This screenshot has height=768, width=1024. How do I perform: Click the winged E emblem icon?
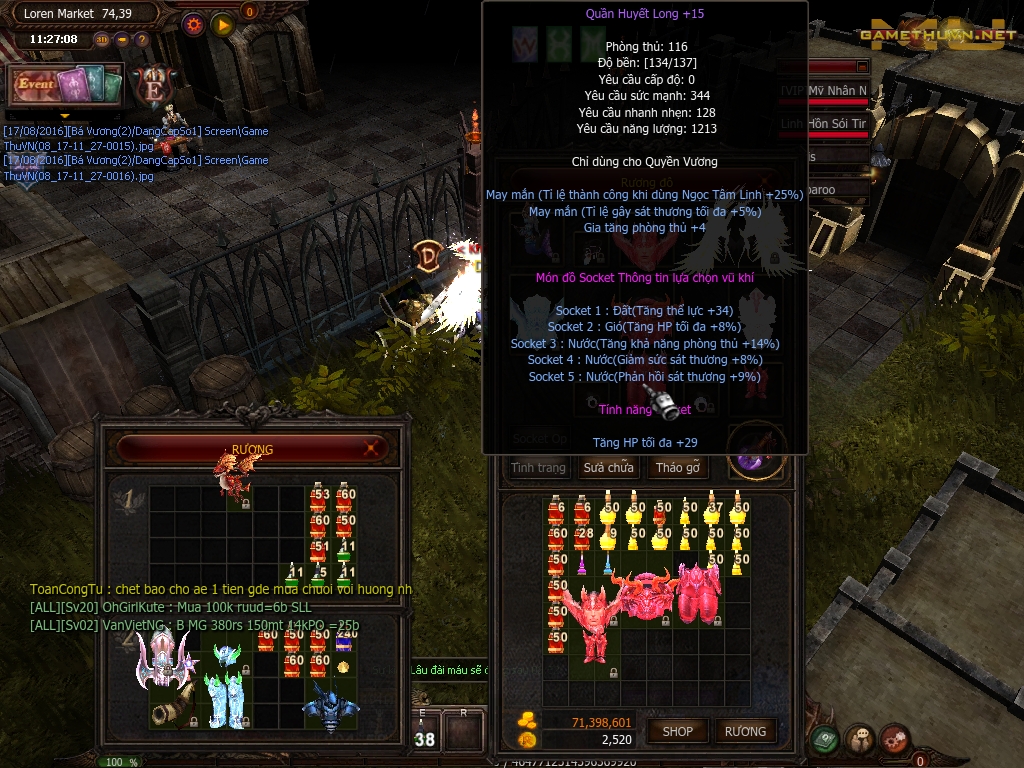click(x=155, y=84)
